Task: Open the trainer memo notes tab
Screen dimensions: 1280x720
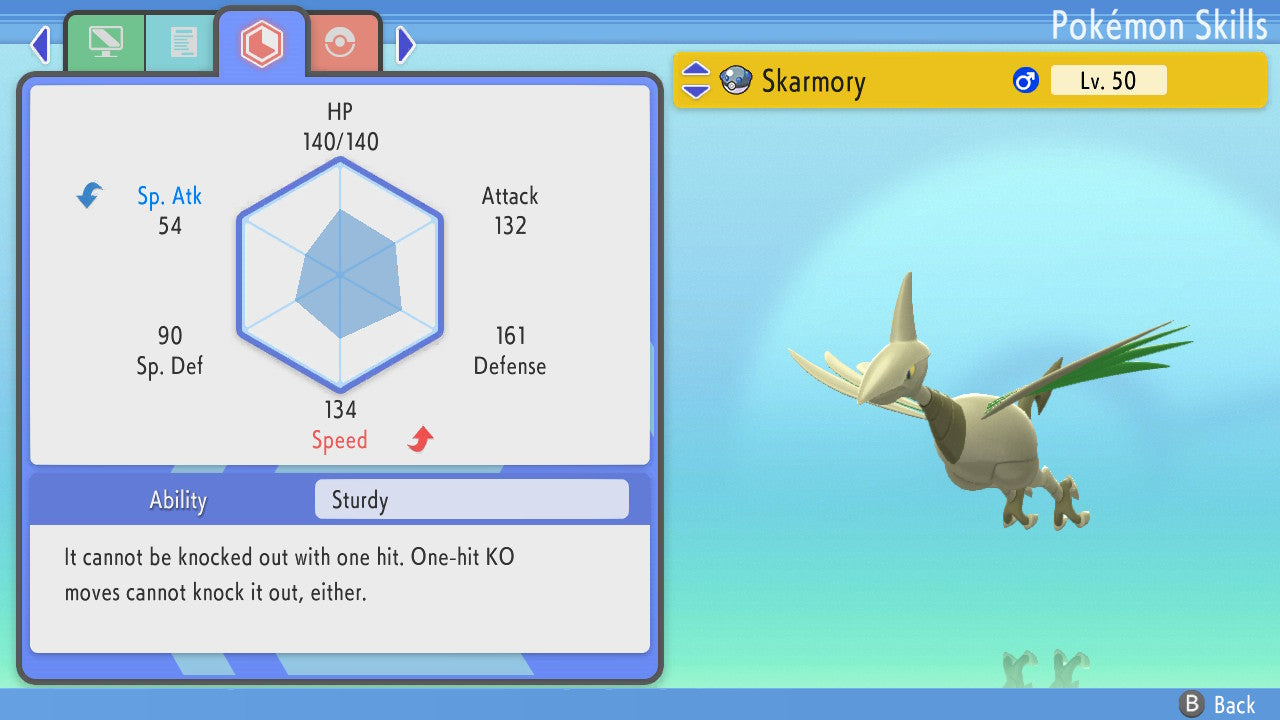Action: pos(182,43)
